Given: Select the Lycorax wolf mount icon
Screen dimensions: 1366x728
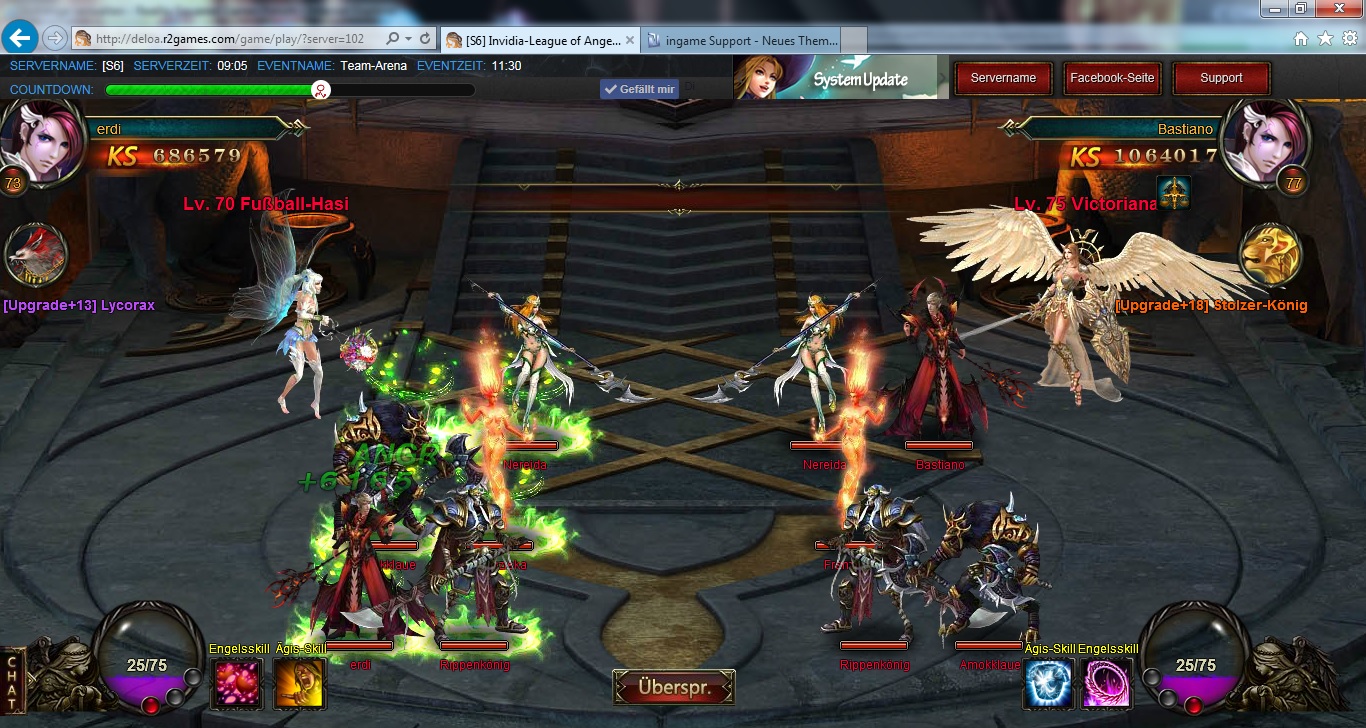Looking at the screenshot, I should [x=37, y=255].
